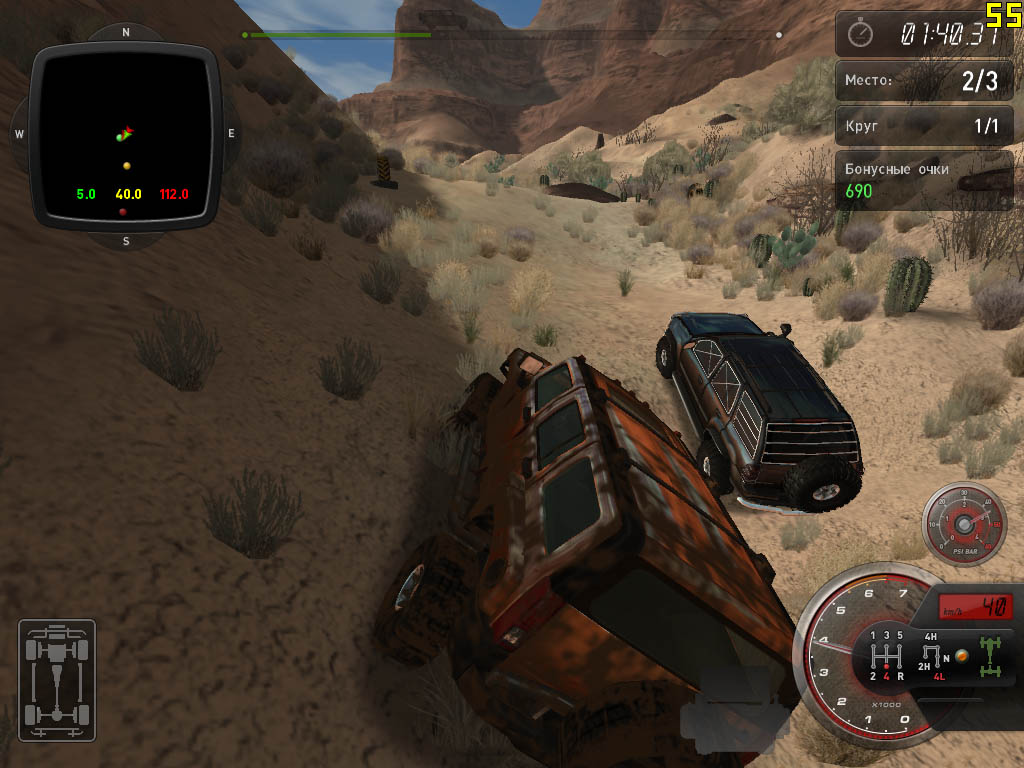Click the compass minimap display
Screen dimensions: 1024x768
tap(126, 137)
